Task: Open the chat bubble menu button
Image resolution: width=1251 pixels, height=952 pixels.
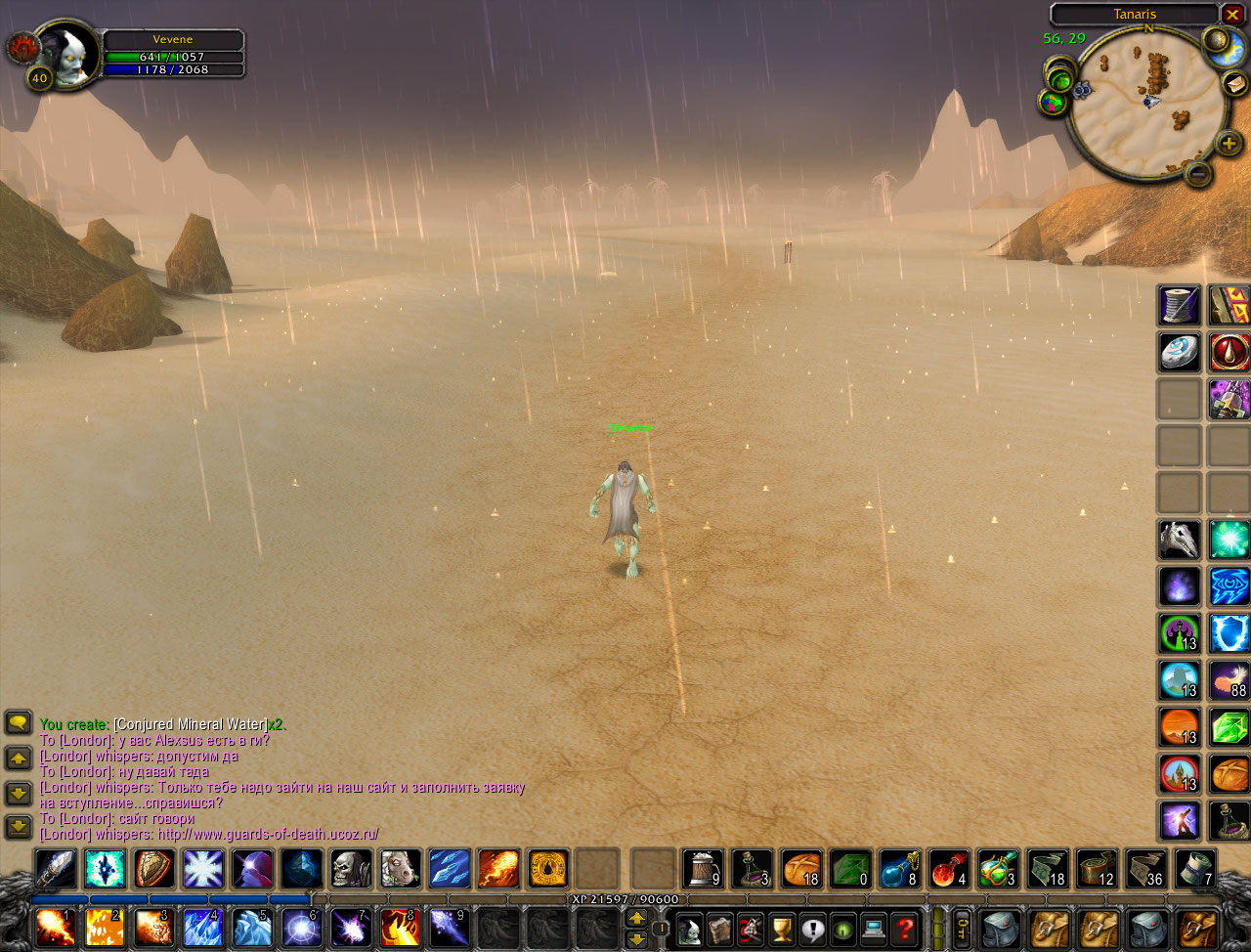Action: [x=19, y=723]
